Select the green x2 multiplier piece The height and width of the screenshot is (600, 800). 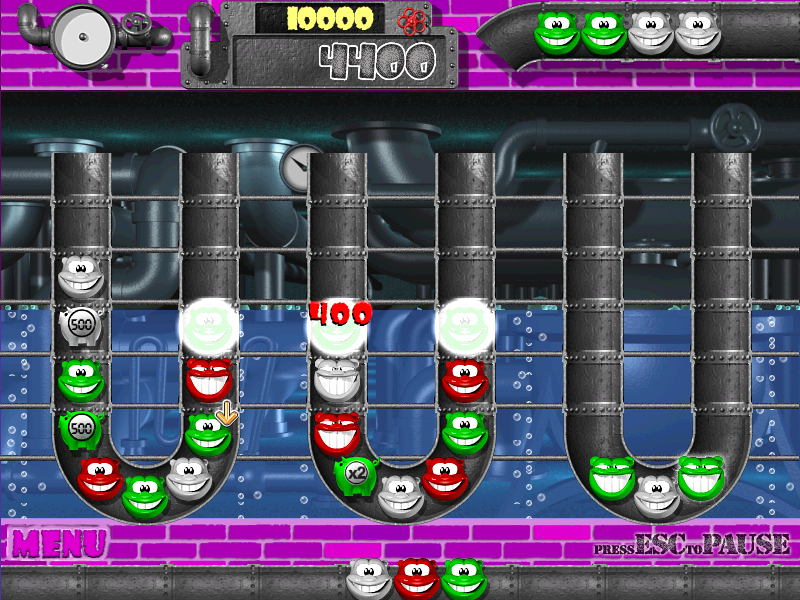pyautogui.click(x=353, y=474)
